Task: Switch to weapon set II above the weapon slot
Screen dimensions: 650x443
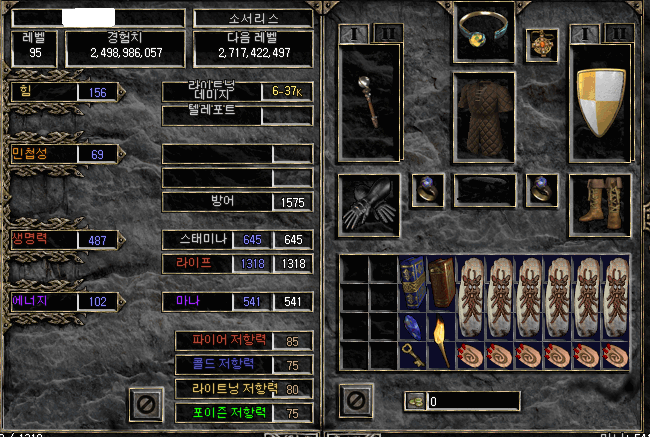Action: [388, 34]
